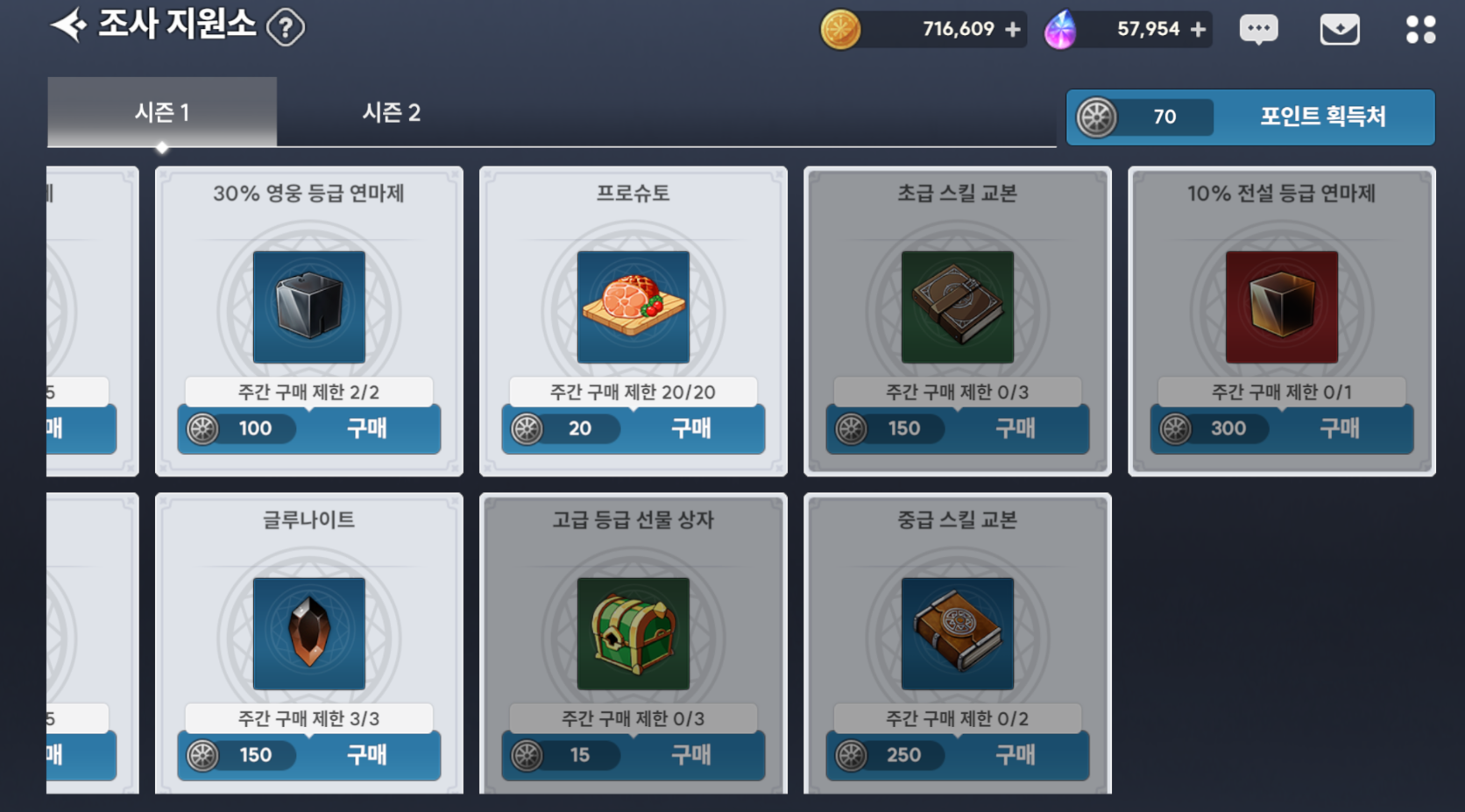This screenshot has width=1465, height=812.
Task: Click the 주간 구매 제한 2/2 label on 연마제 card
Action: coord(308,392)
